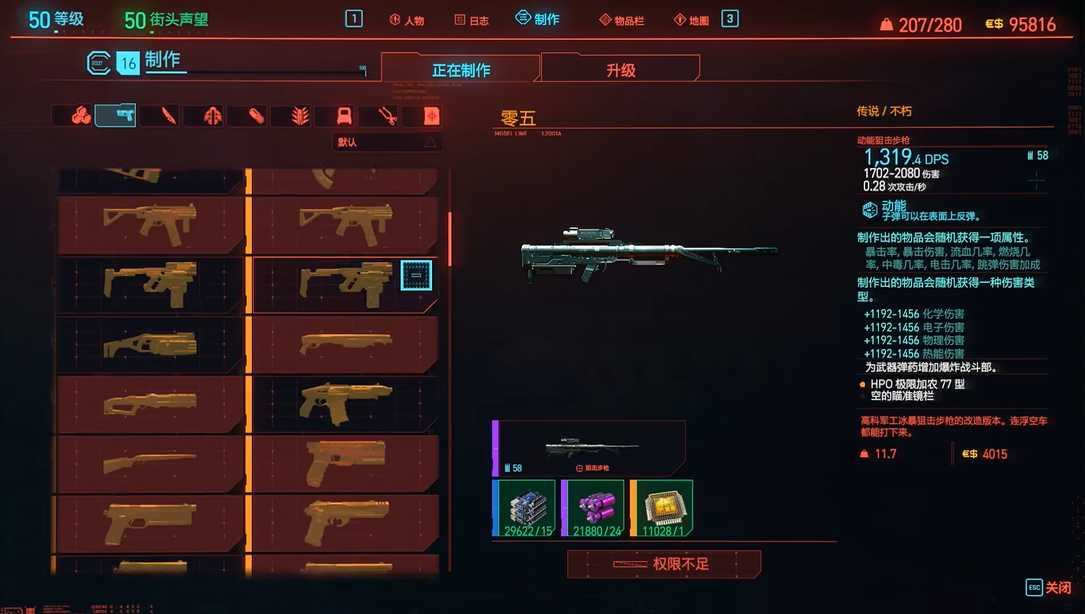Filter recipes by jacket clothing category
This screenshot has width=1085, height=614.
(x=212, y=116)
